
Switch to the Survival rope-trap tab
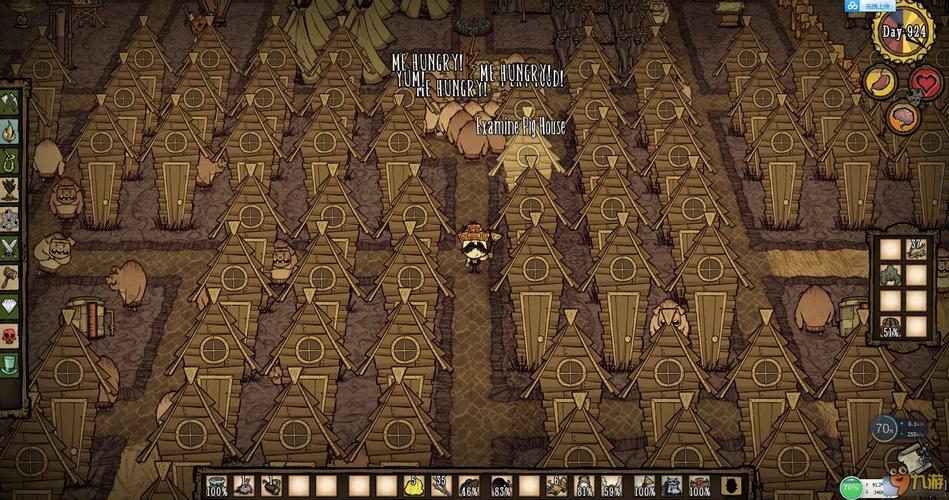10,159
